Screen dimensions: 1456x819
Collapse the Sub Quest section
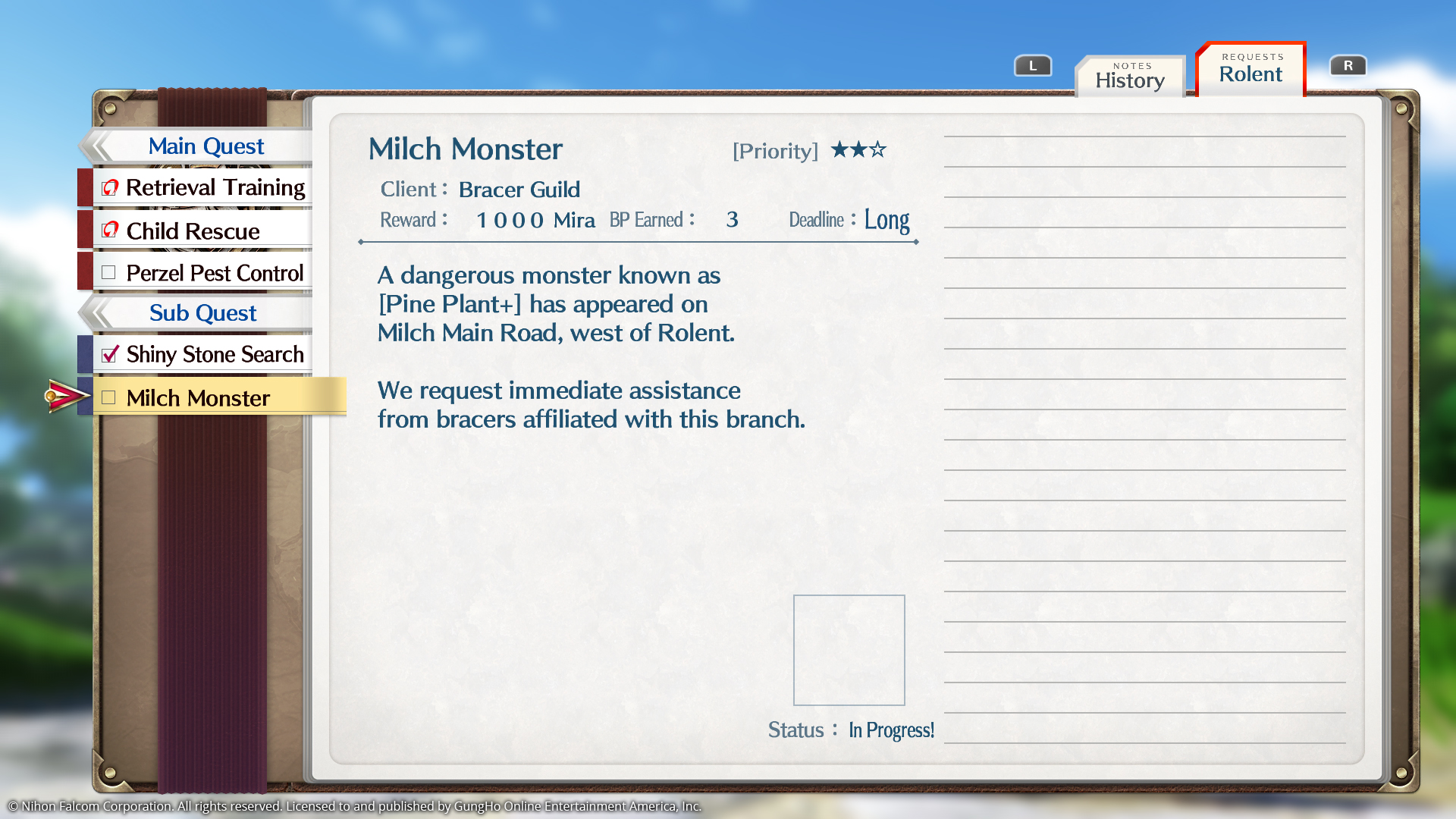coord(202,312)
